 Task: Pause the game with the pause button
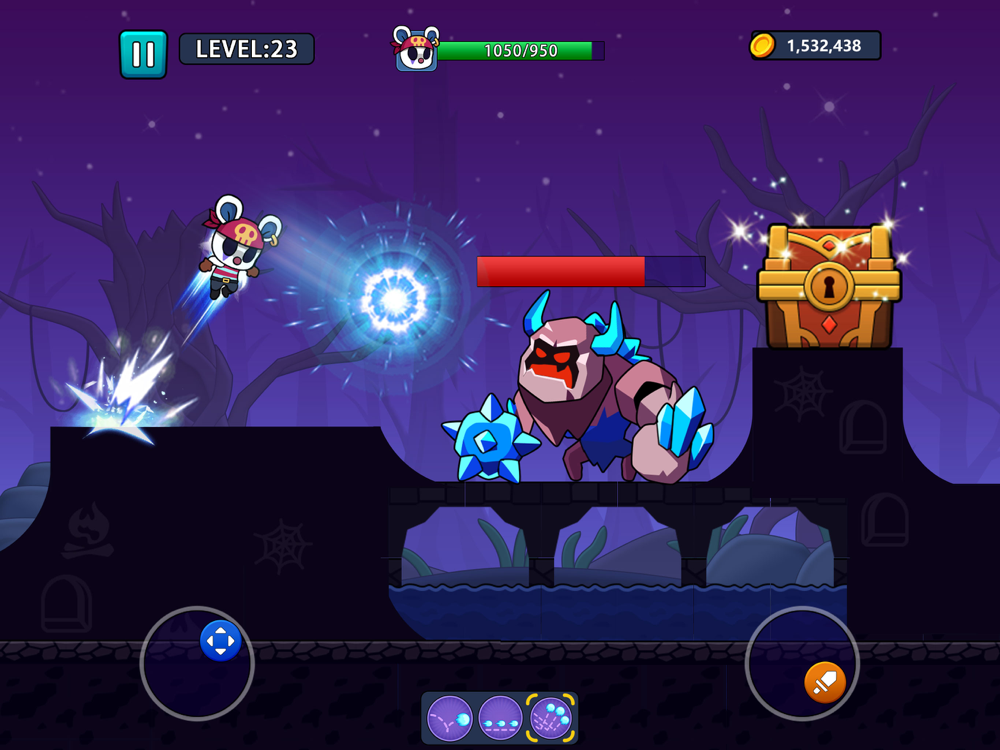coord(143,54)
